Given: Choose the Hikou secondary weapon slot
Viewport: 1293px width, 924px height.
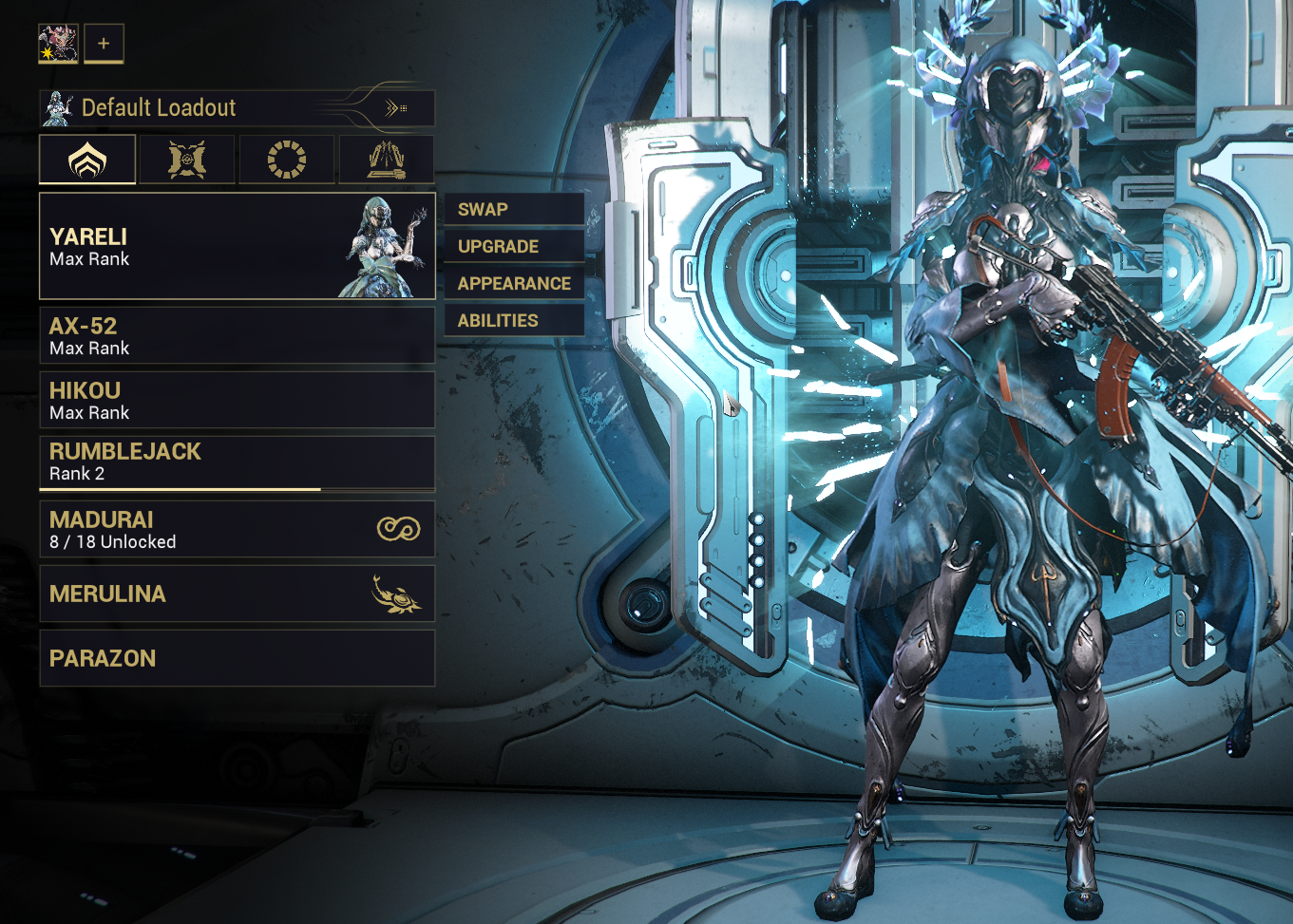Looking at the screenshot, I should [237, 400].
